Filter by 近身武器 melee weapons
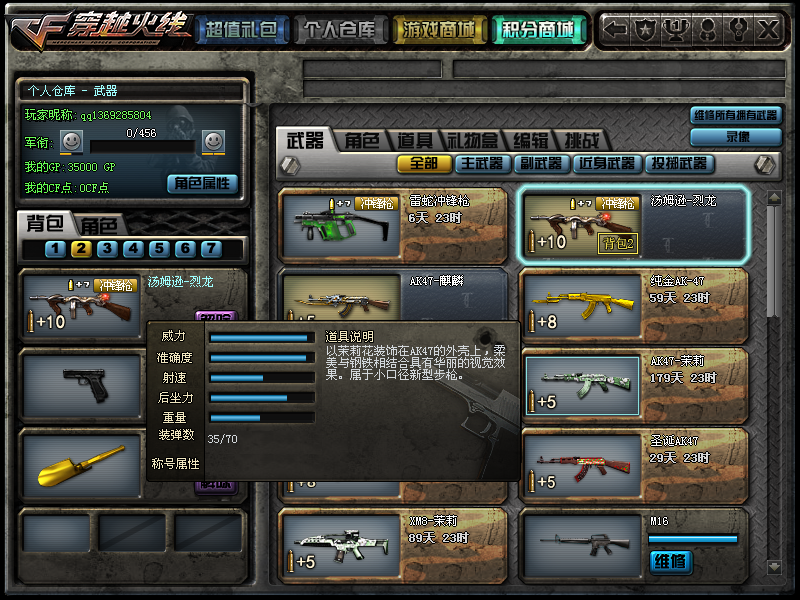The image size is (800, 600). point(606,164)
